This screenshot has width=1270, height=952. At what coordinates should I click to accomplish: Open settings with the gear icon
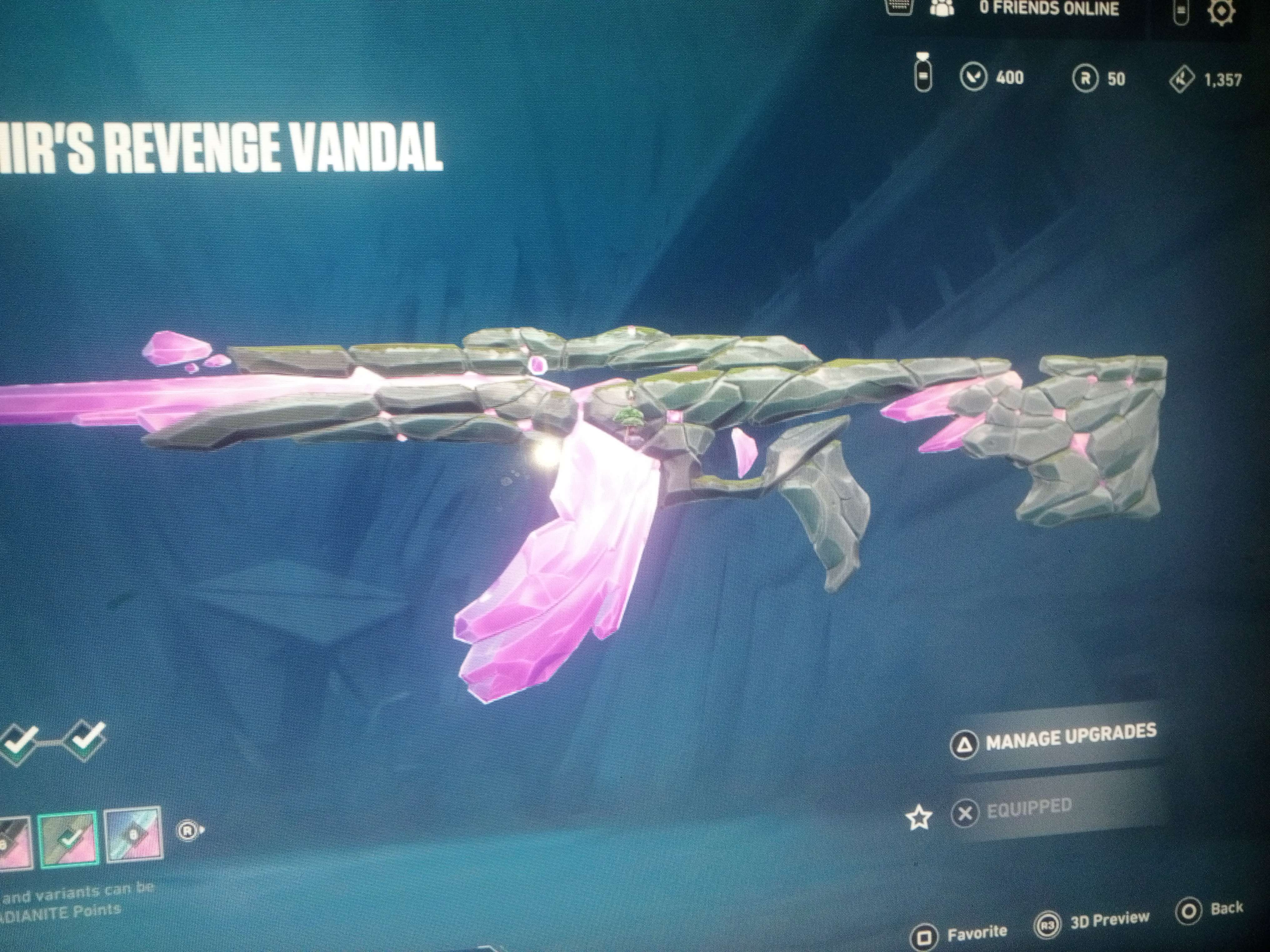tap(1222, 12)
